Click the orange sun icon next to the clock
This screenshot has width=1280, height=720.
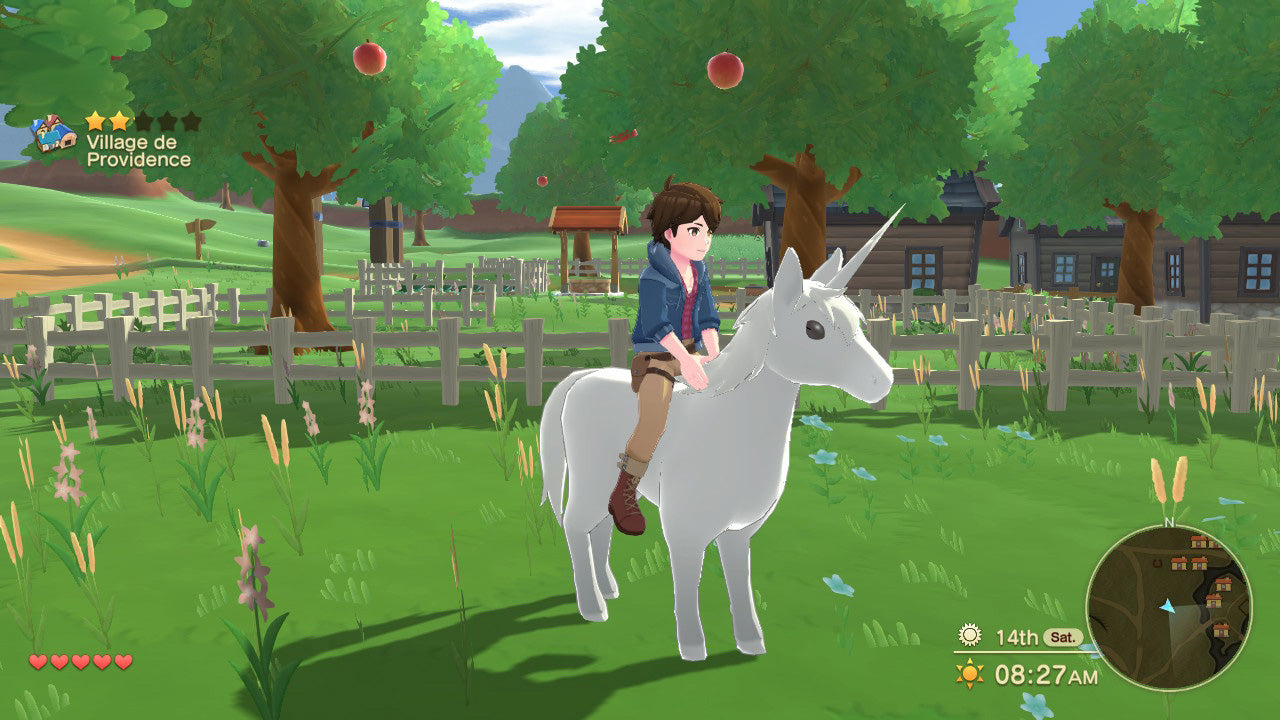[969, 672]
